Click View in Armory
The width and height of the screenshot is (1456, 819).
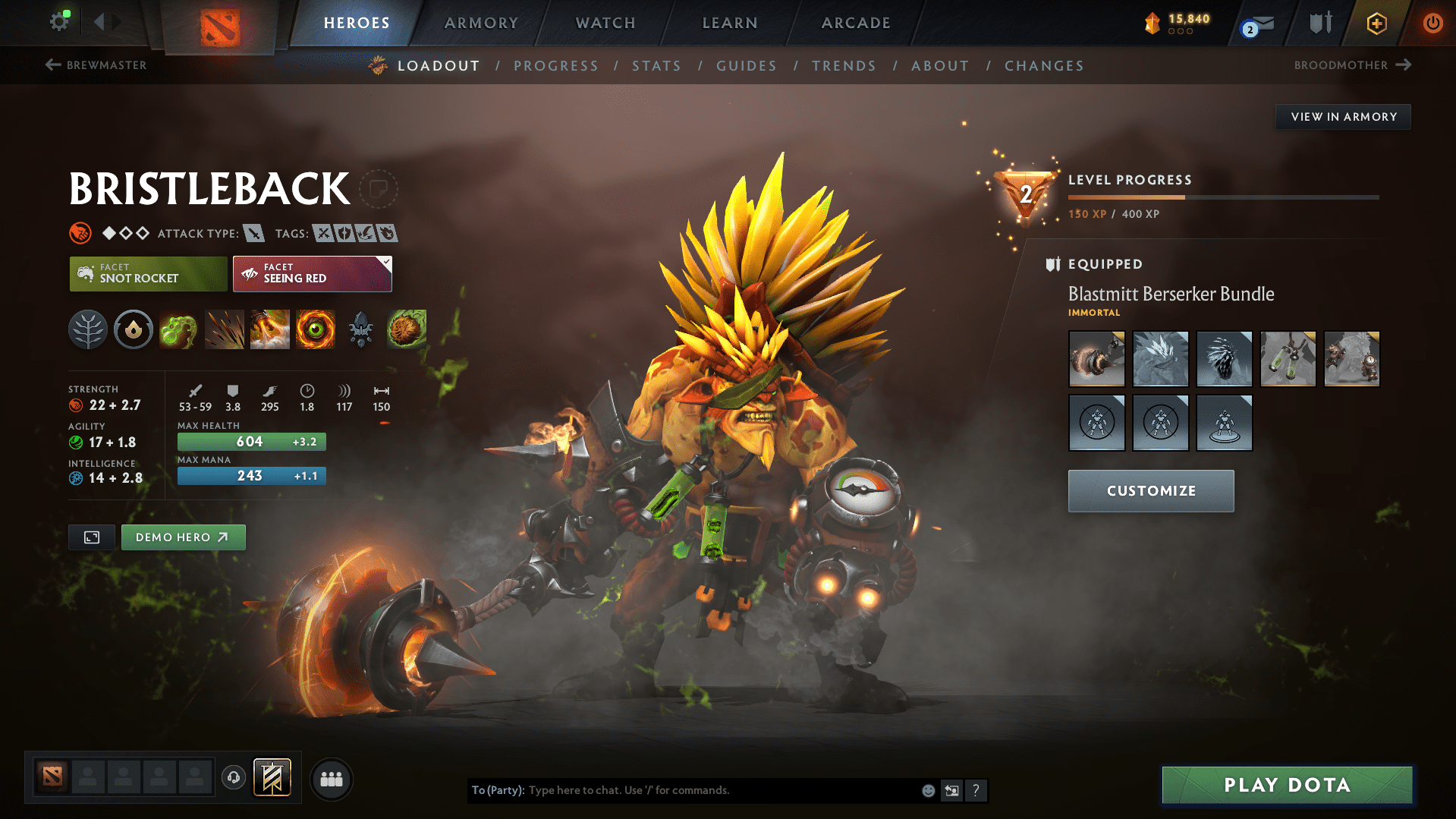(x=1343, y=117)
